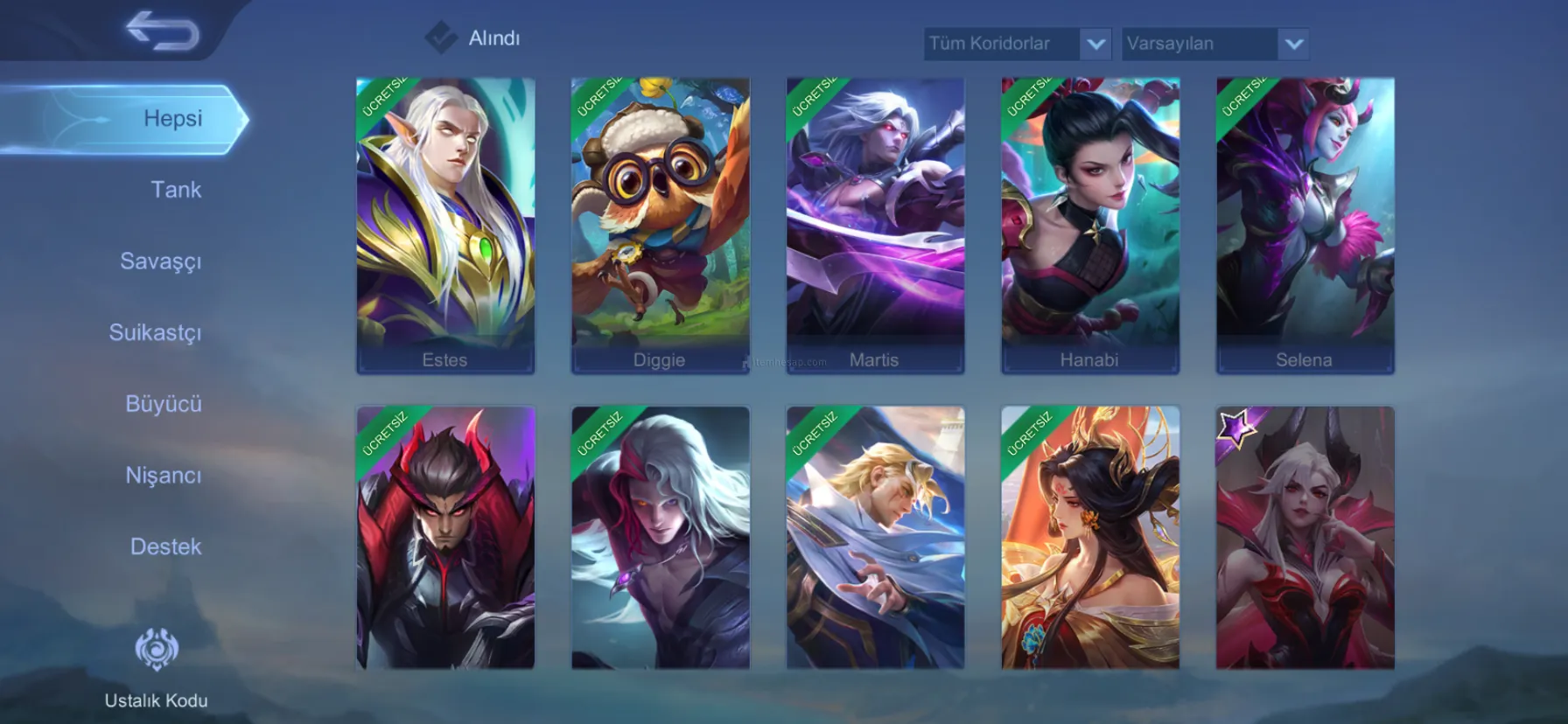Image resolution: width=1568 pixels, height=724 pixels.
Task: Switch to the Tank tab
Action: [x=176, y=190]
